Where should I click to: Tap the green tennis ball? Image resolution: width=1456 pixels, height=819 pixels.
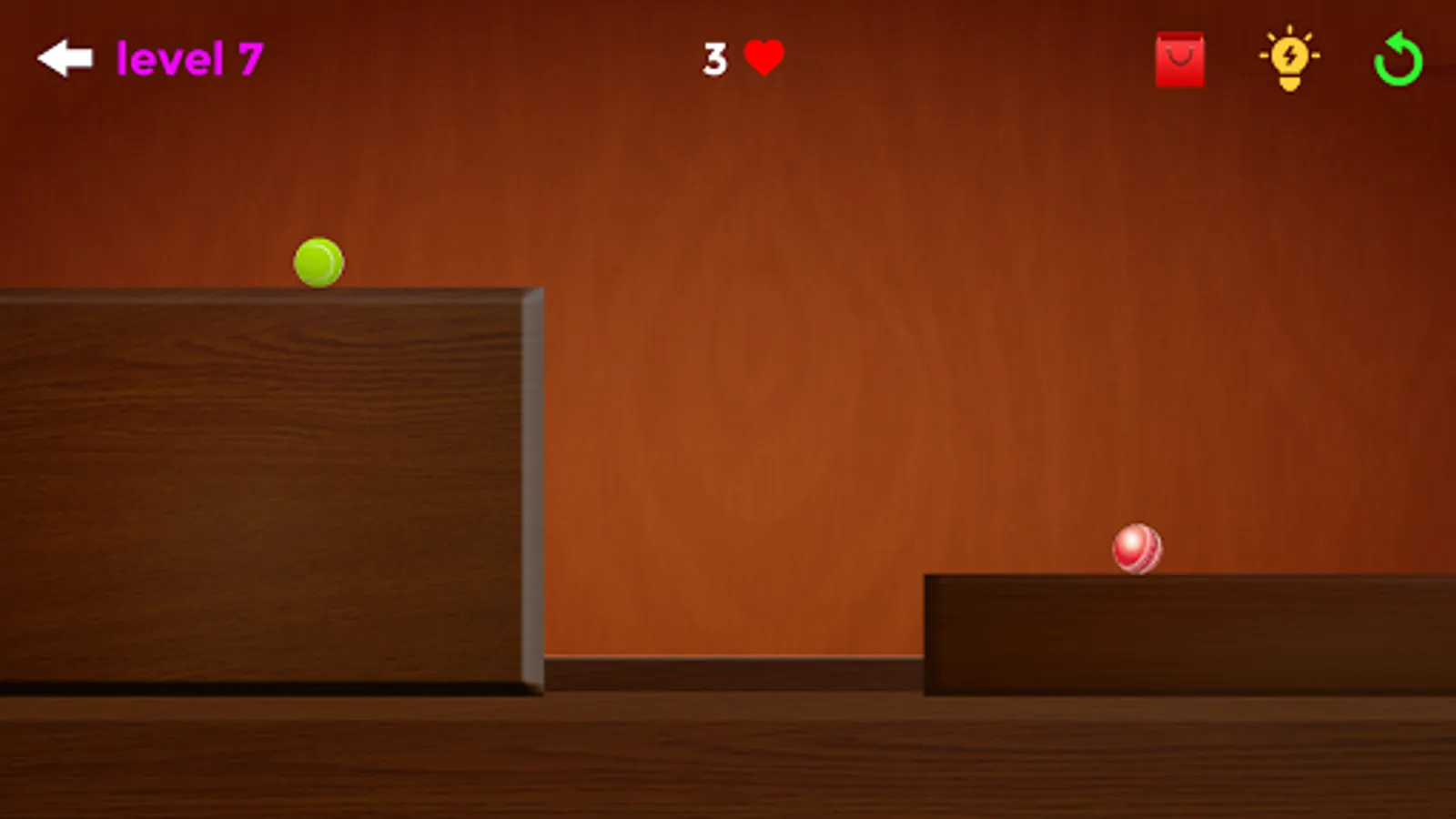[x=318, y=261]
